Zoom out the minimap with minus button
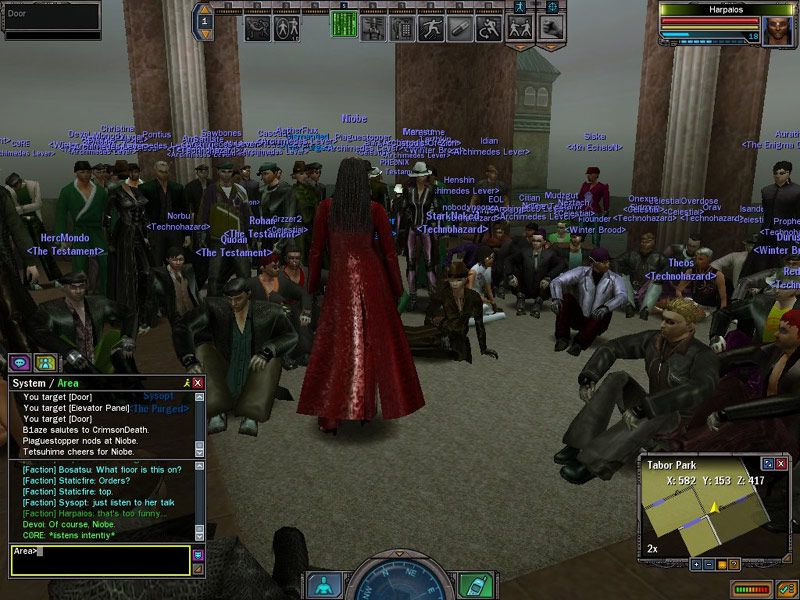This screenshot has width=800, height=600. 708,564
